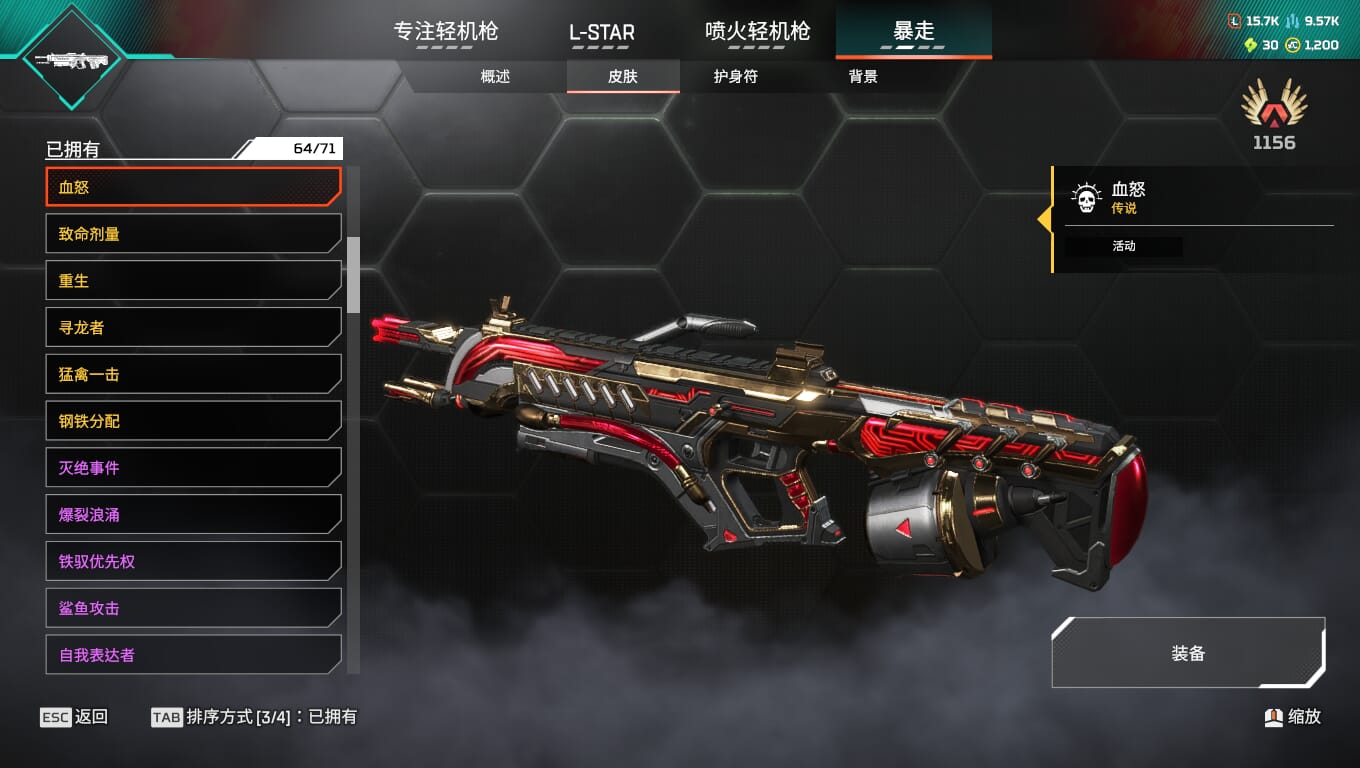Click the skin list scrollbar

(x=353, y=275)
